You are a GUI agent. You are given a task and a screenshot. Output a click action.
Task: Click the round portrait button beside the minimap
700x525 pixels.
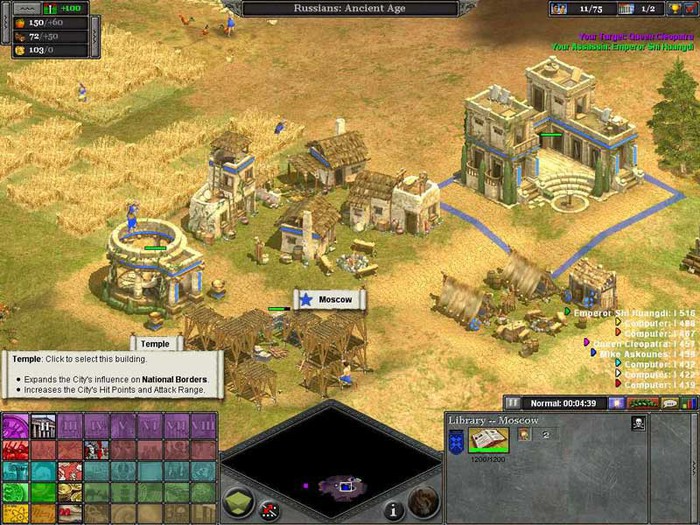[x=423, y=500]
